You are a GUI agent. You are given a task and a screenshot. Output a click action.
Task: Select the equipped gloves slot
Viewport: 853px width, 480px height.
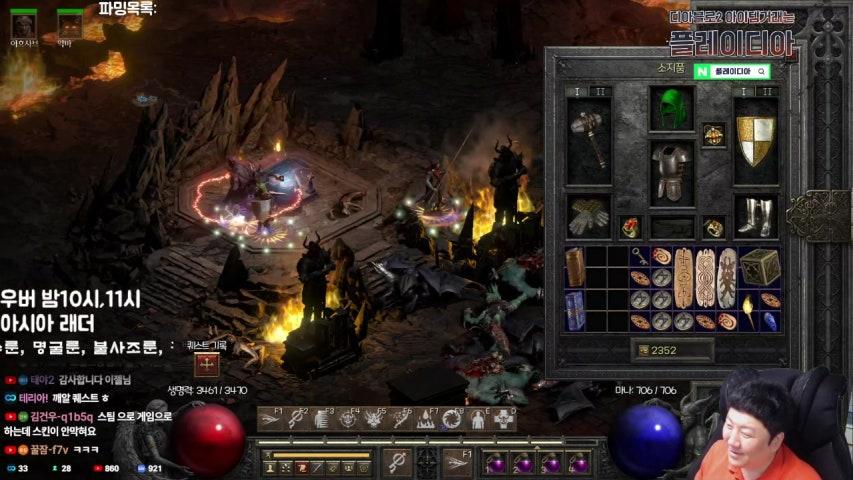pos(589,215)
